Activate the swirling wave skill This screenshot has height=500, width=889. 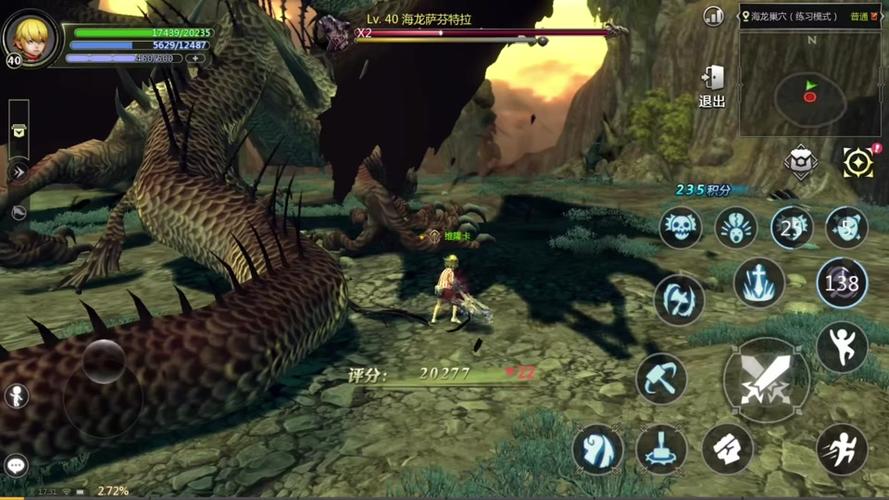[598, 448]
